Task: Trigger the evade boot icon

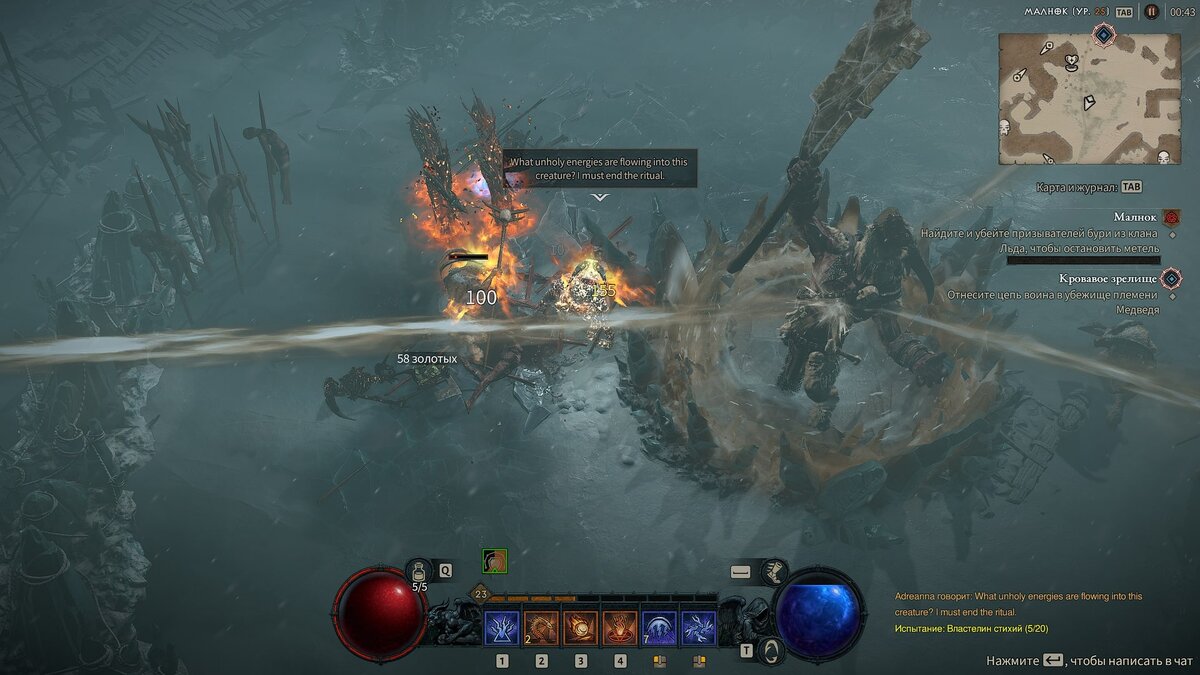Action: (x=772, y=571)
